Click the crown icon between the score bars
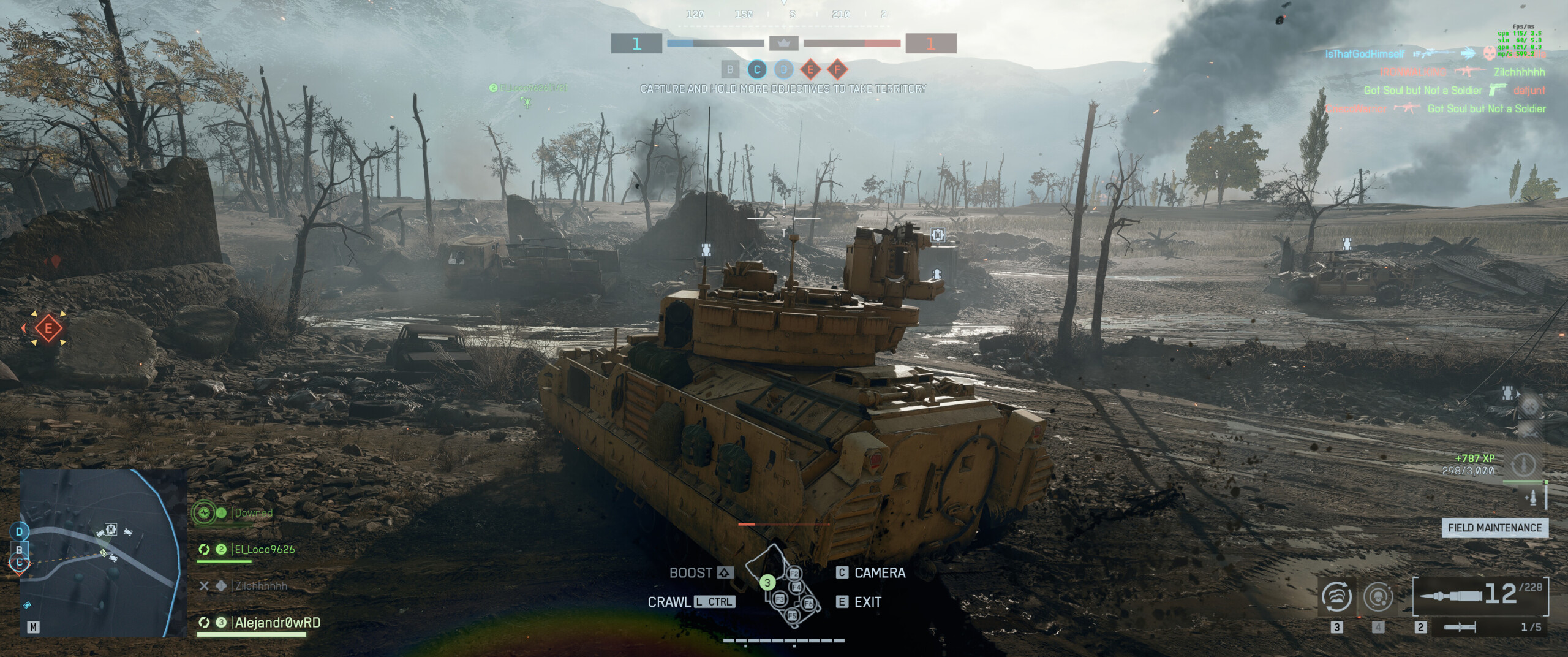Screen dimensions: 1568x657 click(x=783, y=44)
